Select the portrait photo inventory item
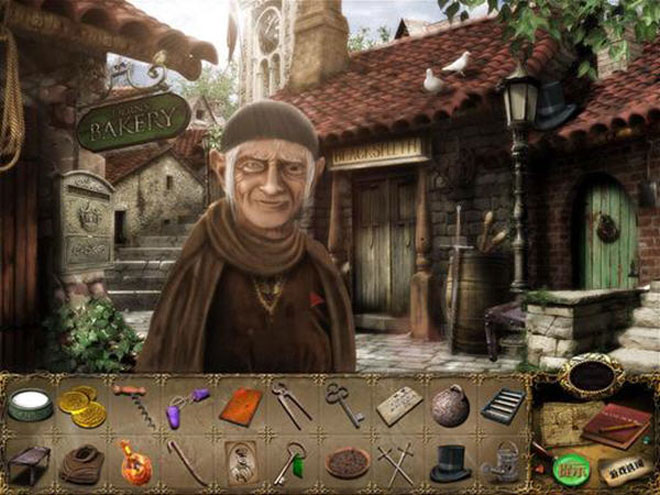 (240, 462)
